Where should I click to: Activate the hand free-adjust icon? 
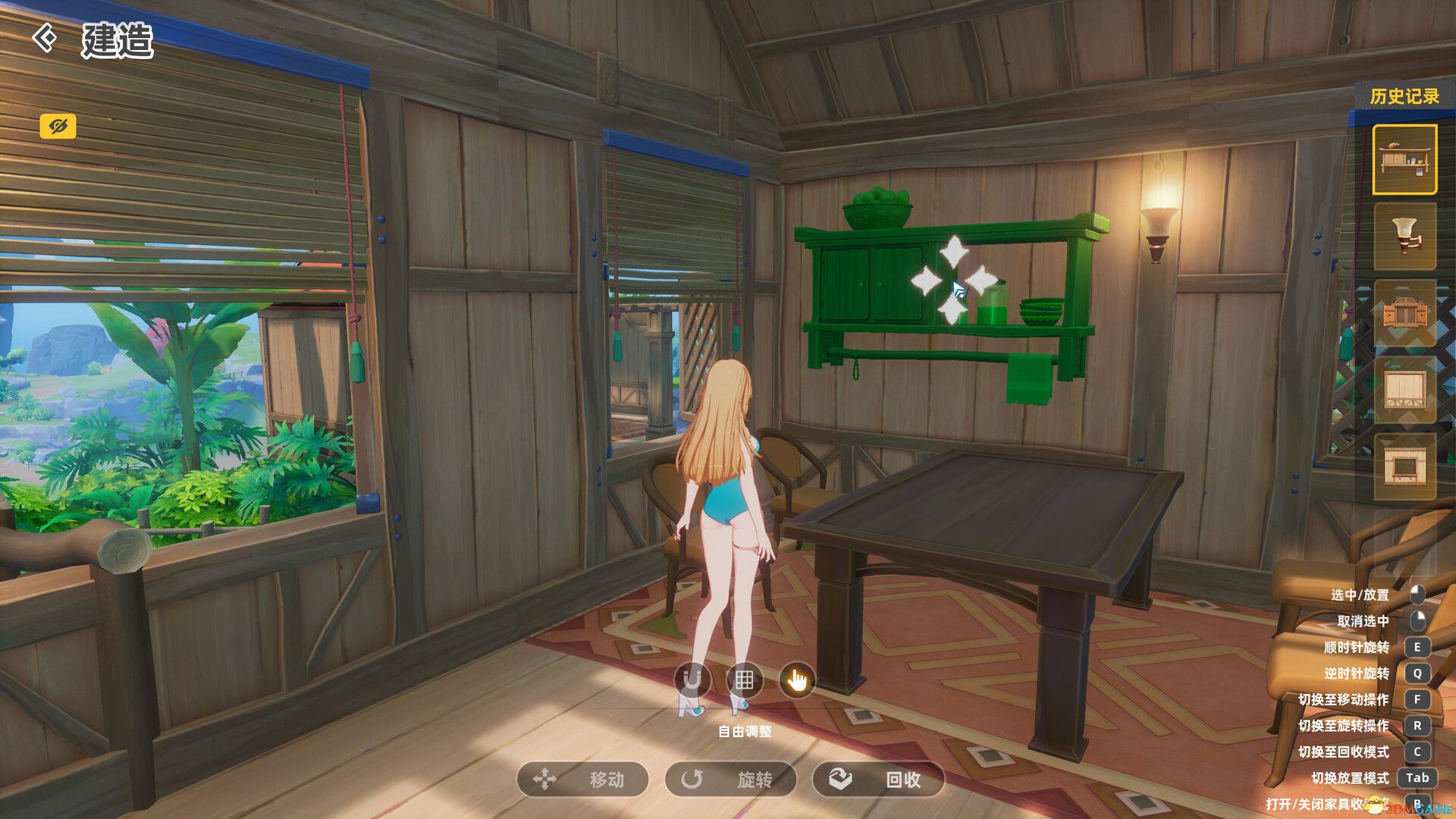pyautogui.click(x=797, y=680)
